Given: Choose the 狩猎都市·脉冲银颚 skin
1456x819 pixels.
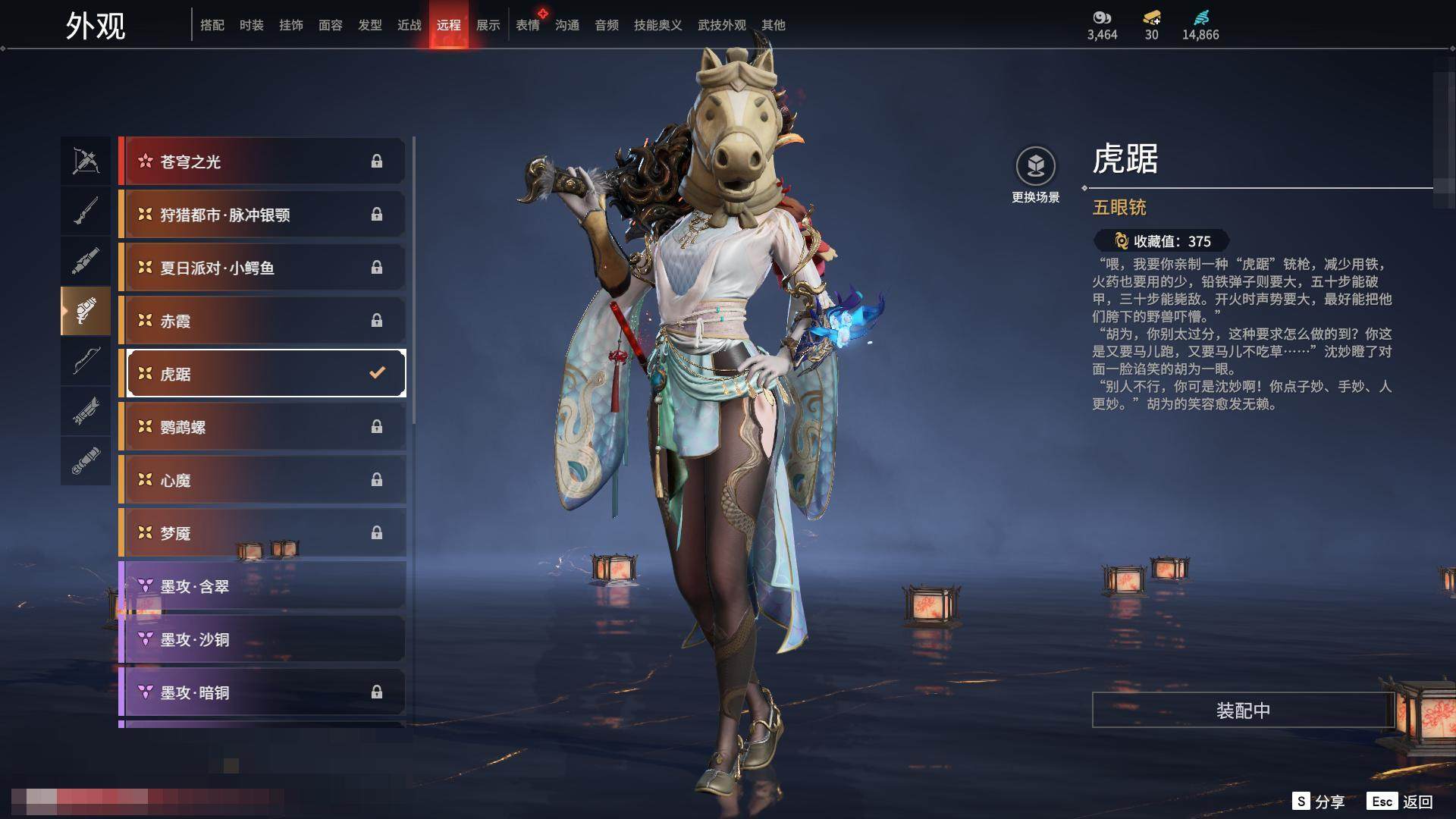Looking at the screenshot, I should [263, 215].
